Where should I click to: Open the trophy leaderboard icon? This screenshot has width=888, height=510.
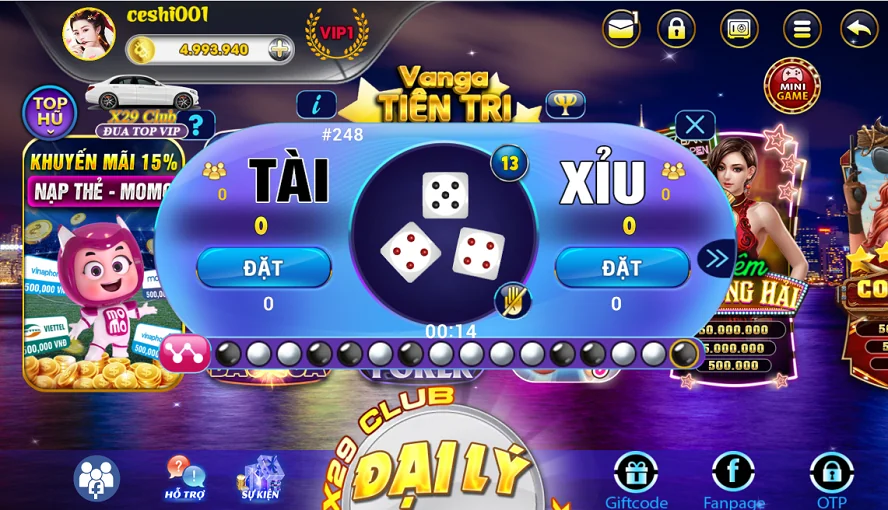coord(565,104)
